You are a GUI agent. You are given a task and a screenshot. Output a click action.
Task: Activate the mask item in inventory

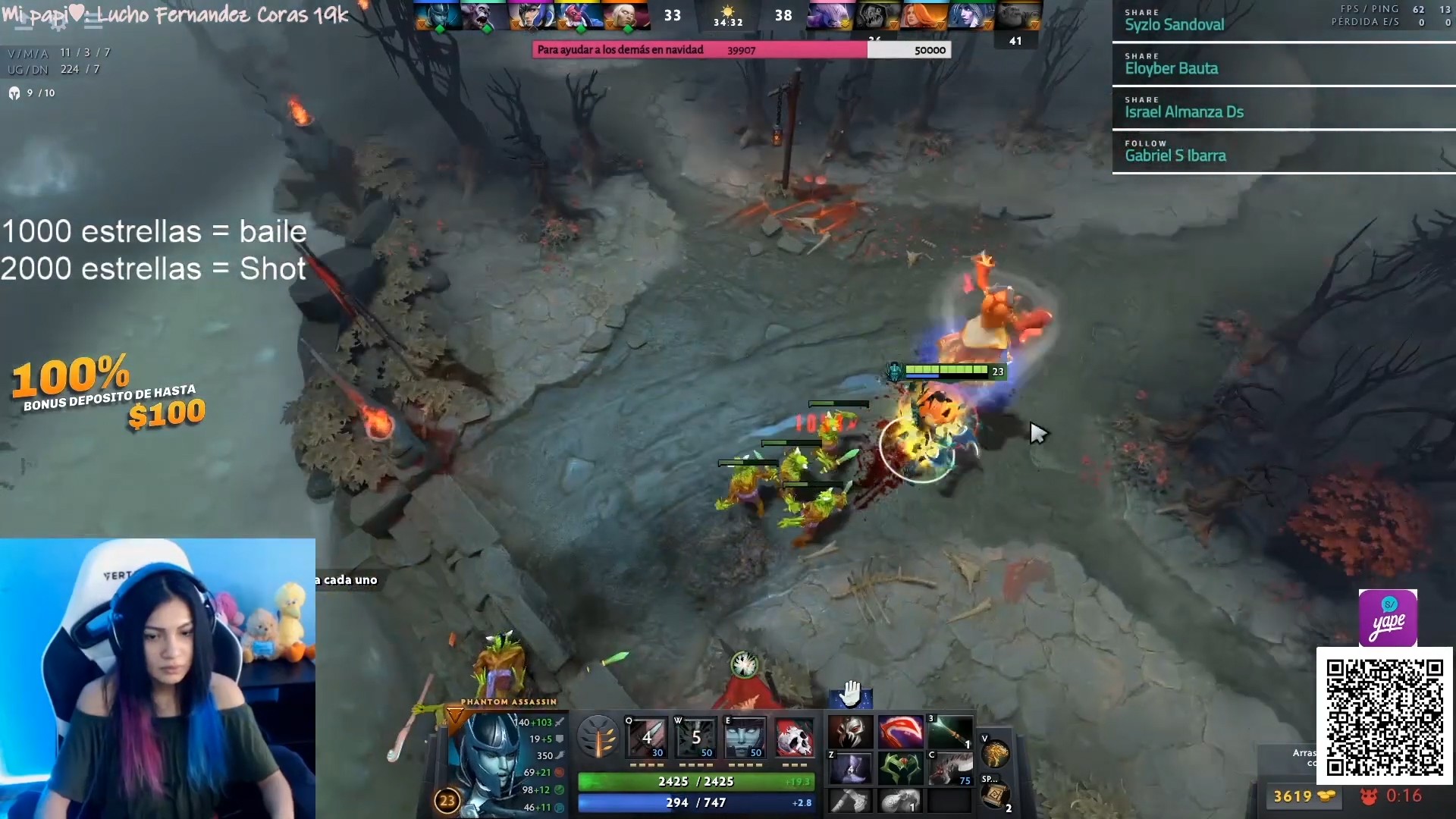tap(850, 733)
